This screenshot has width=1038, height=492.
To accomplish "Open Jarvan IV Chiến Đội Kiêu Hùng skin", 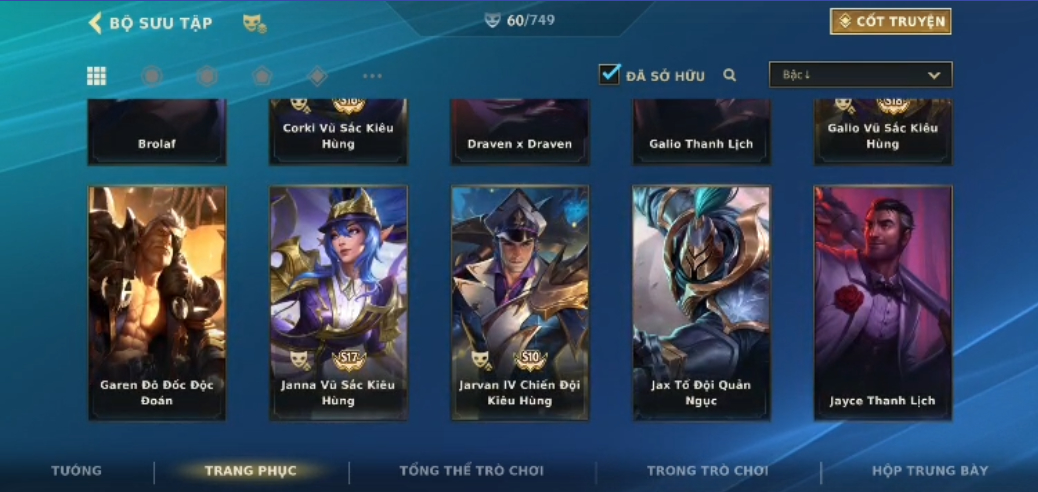I will point(520,302).
